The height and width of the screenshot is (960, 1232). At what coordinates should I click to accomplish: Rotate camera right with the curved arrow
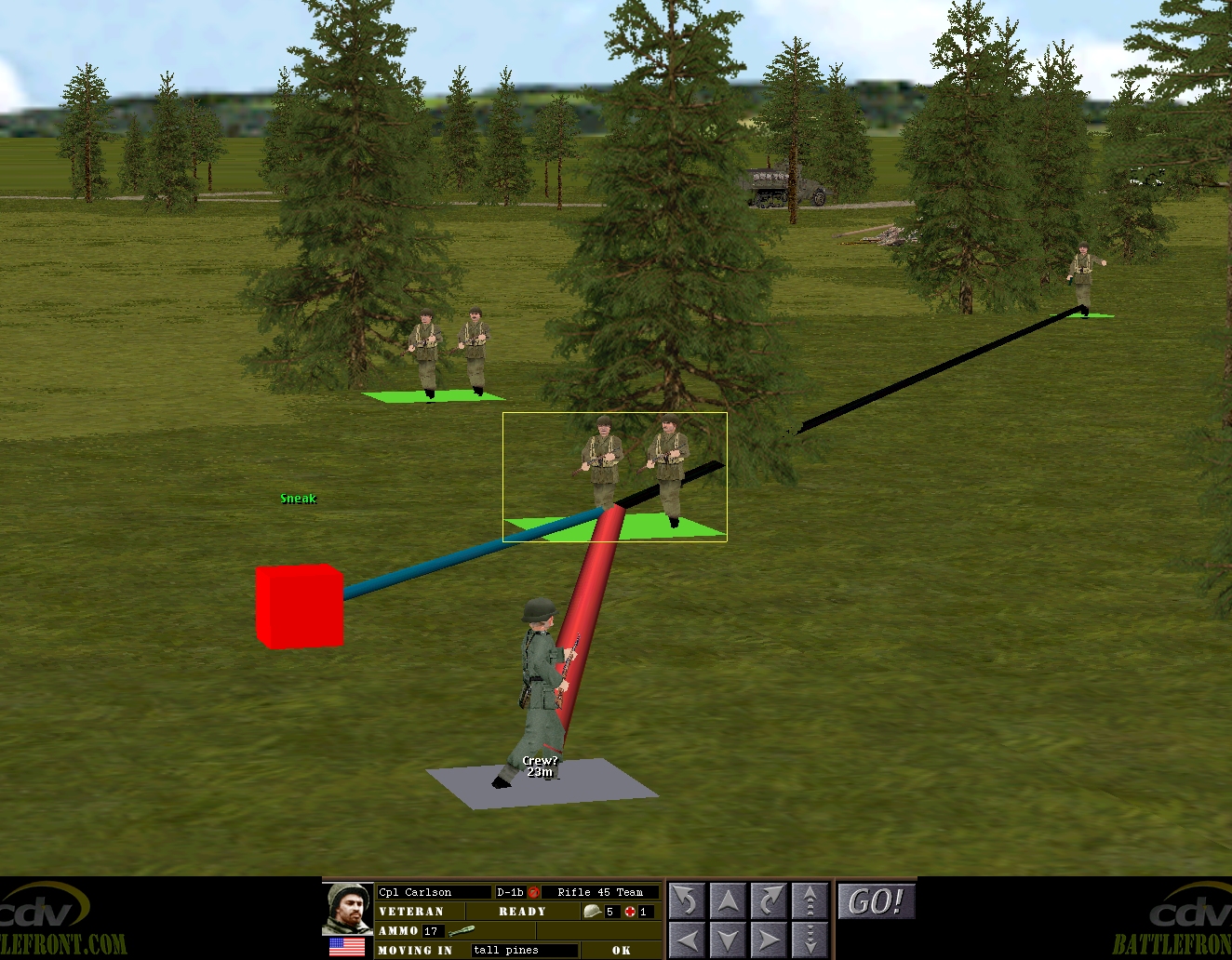769,901
